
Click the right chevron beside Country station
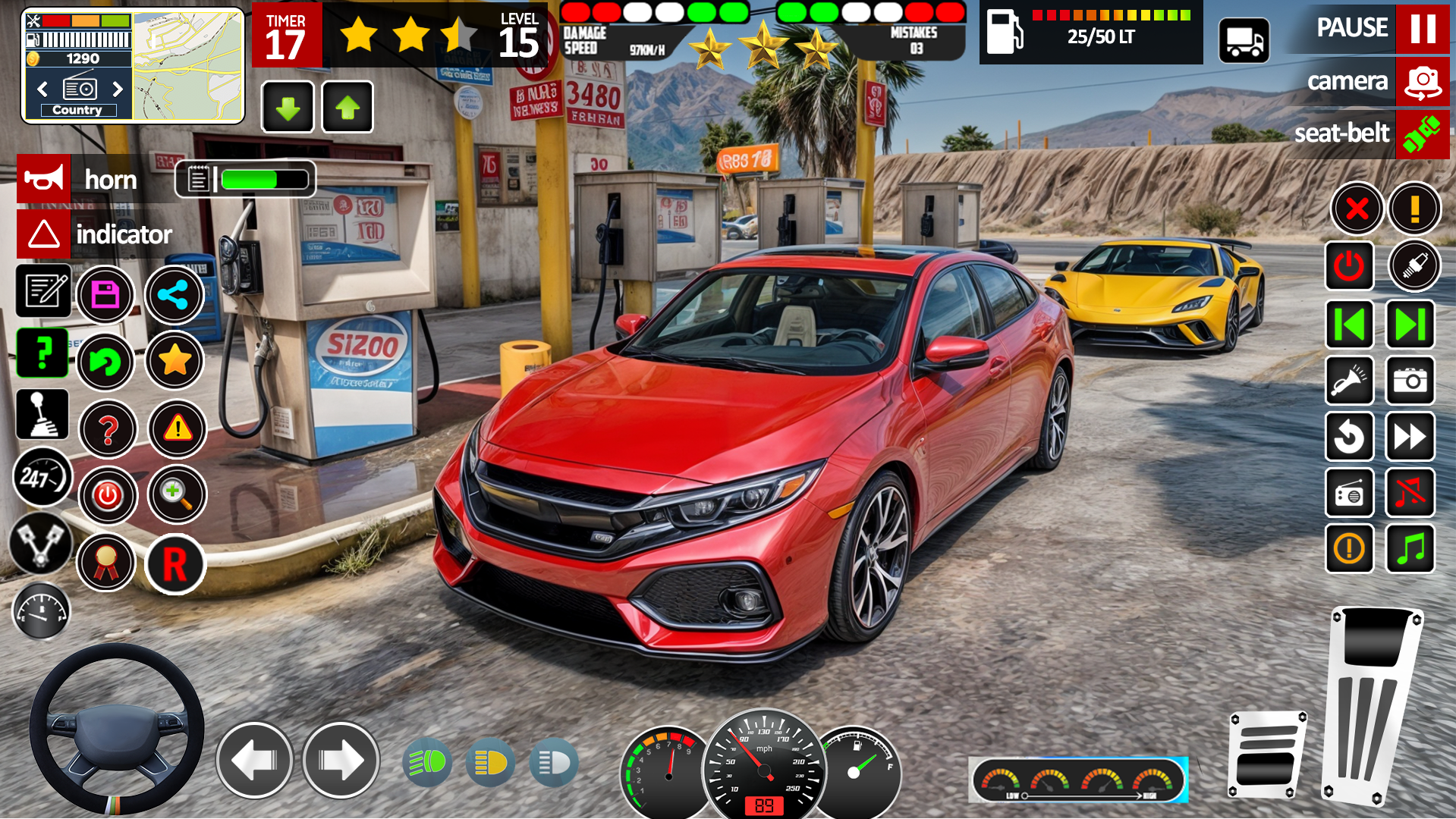tap(118, 89)
